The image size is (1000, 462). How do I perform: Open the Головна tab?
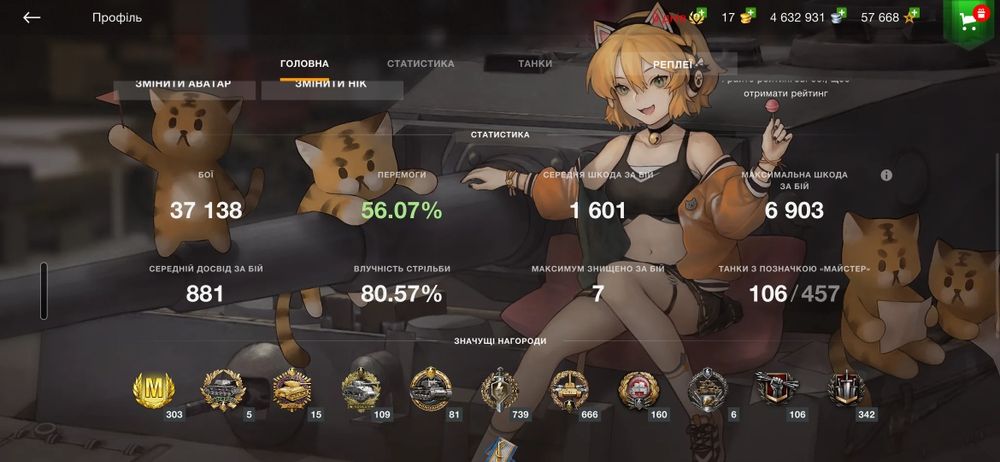304,64
